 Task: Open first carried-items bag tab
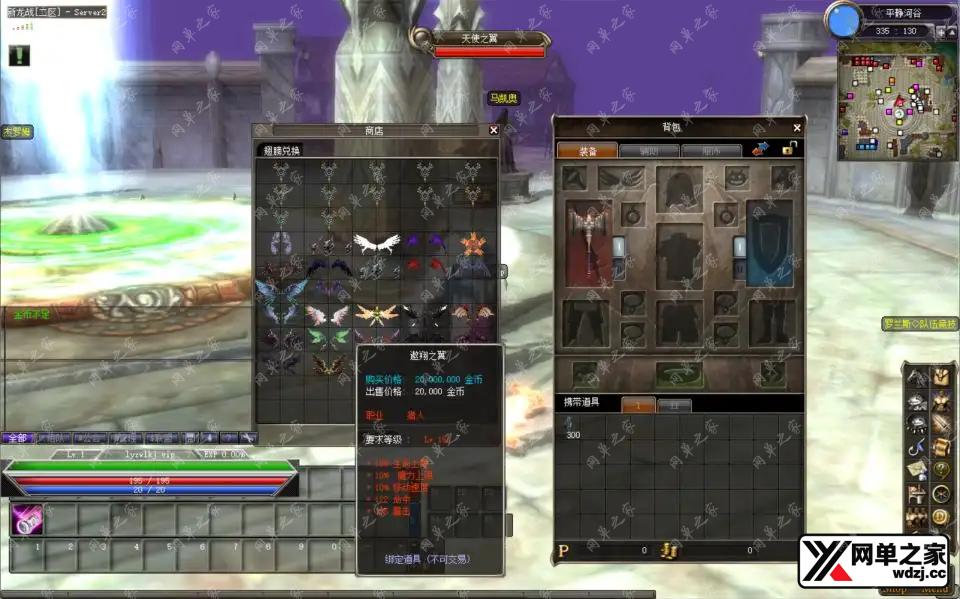pyautogui.click(x=640, y=405)
